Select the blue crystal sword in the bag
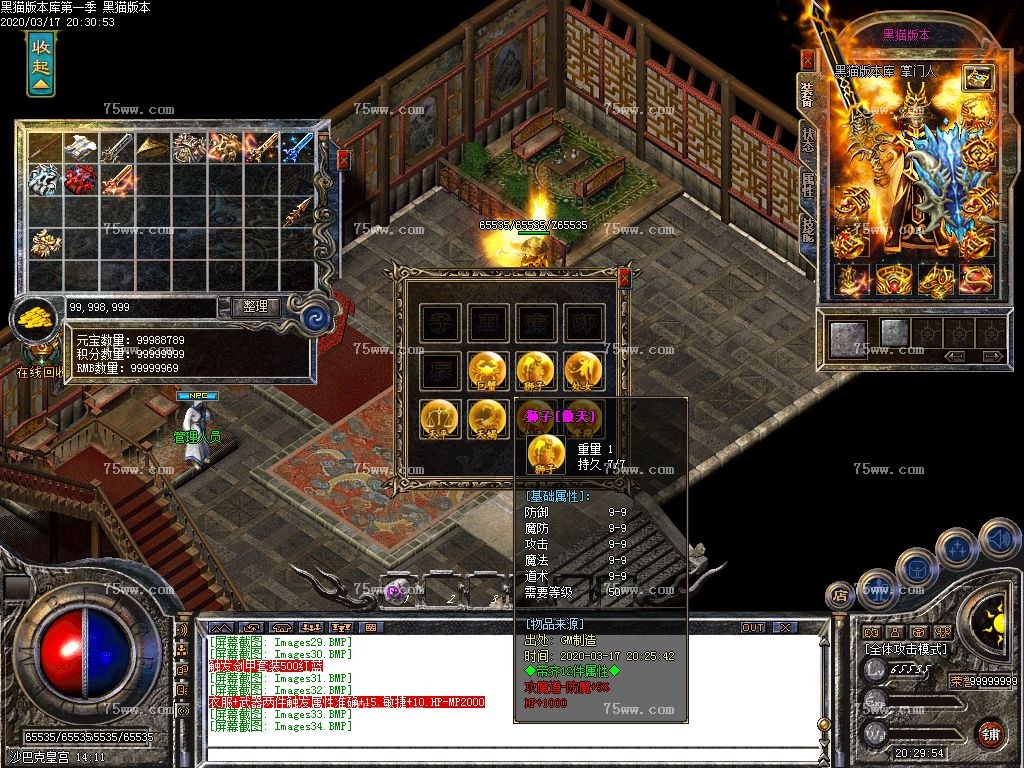Screen dimensions: 1024x768 [297, 149]
